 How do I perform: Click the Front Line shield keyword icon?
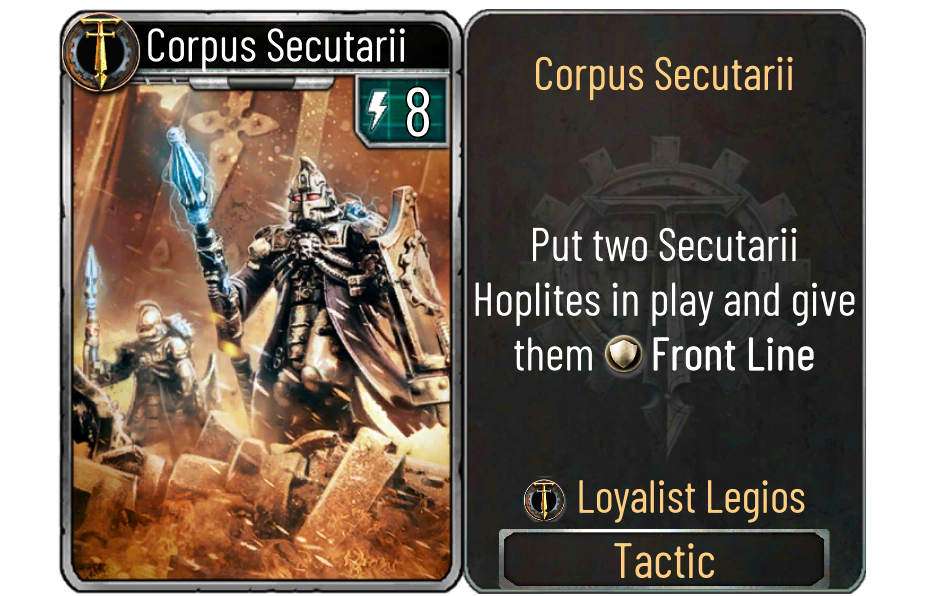pyautogui.click(x=624, y=357)
